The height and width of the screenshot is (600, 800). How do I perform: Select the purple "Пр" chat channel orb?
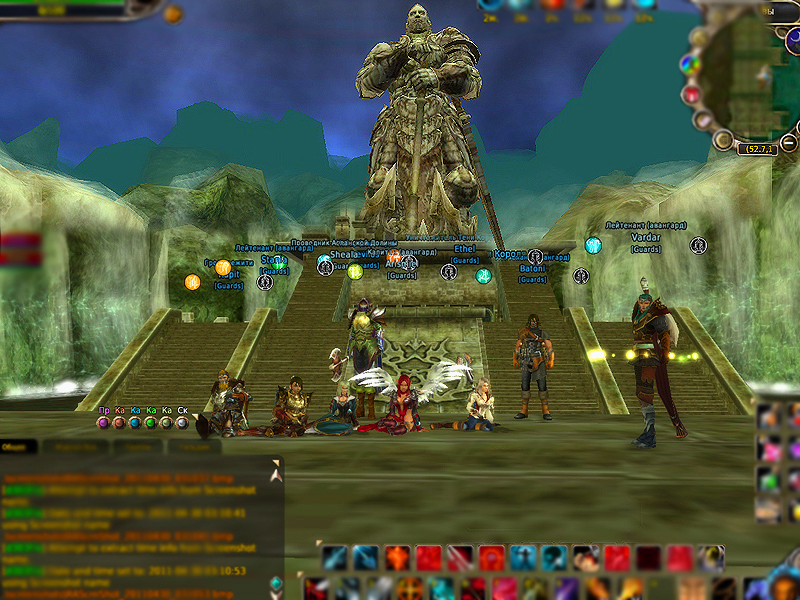pos(103,423)
